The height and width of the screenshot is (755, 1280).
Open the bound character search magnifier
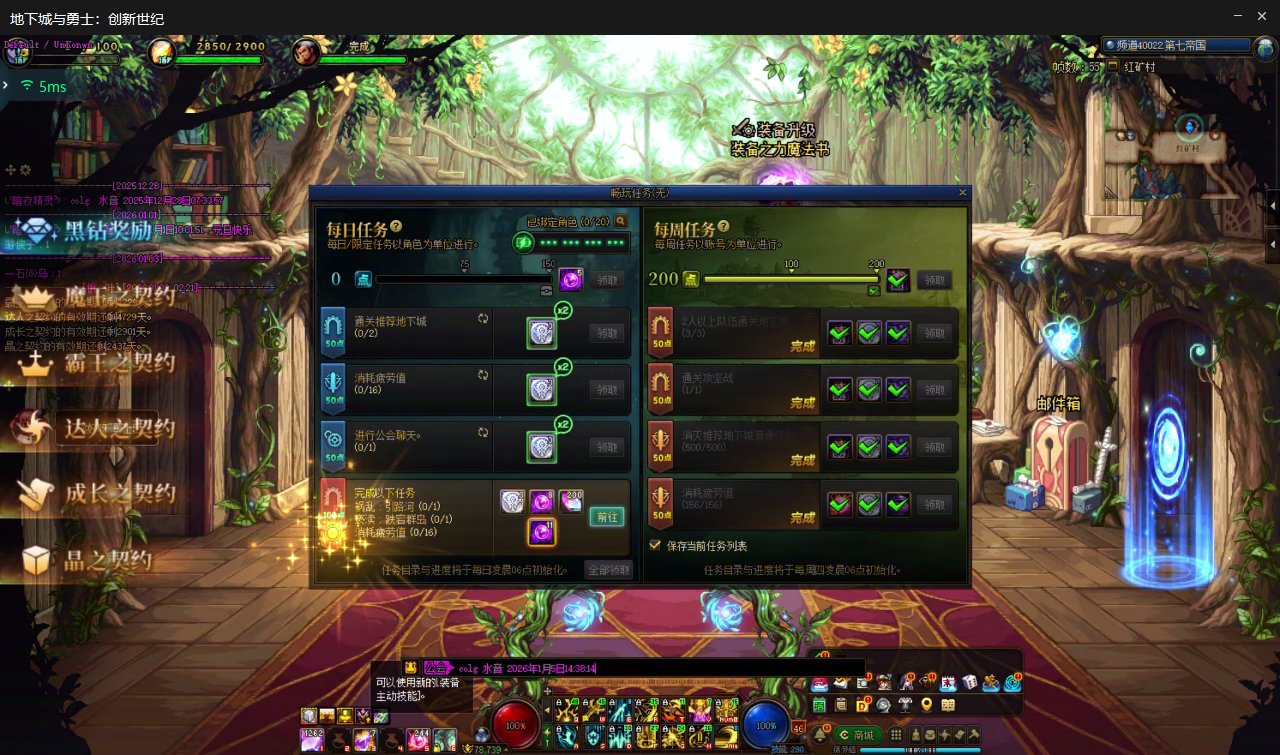(621, 221)
